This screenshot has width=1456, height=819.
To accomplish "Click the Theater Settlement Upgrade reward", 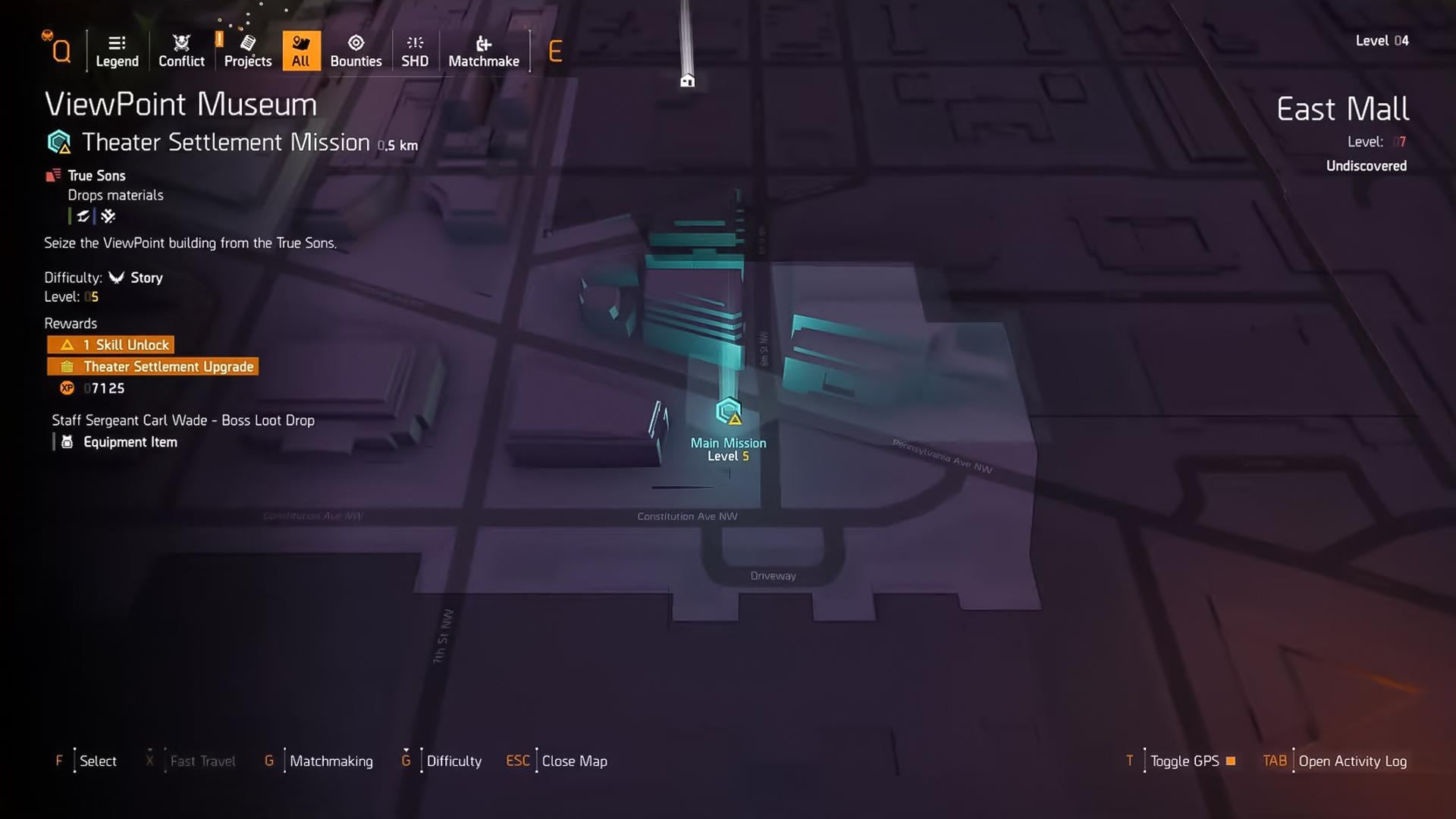I will tap(153, 367).
